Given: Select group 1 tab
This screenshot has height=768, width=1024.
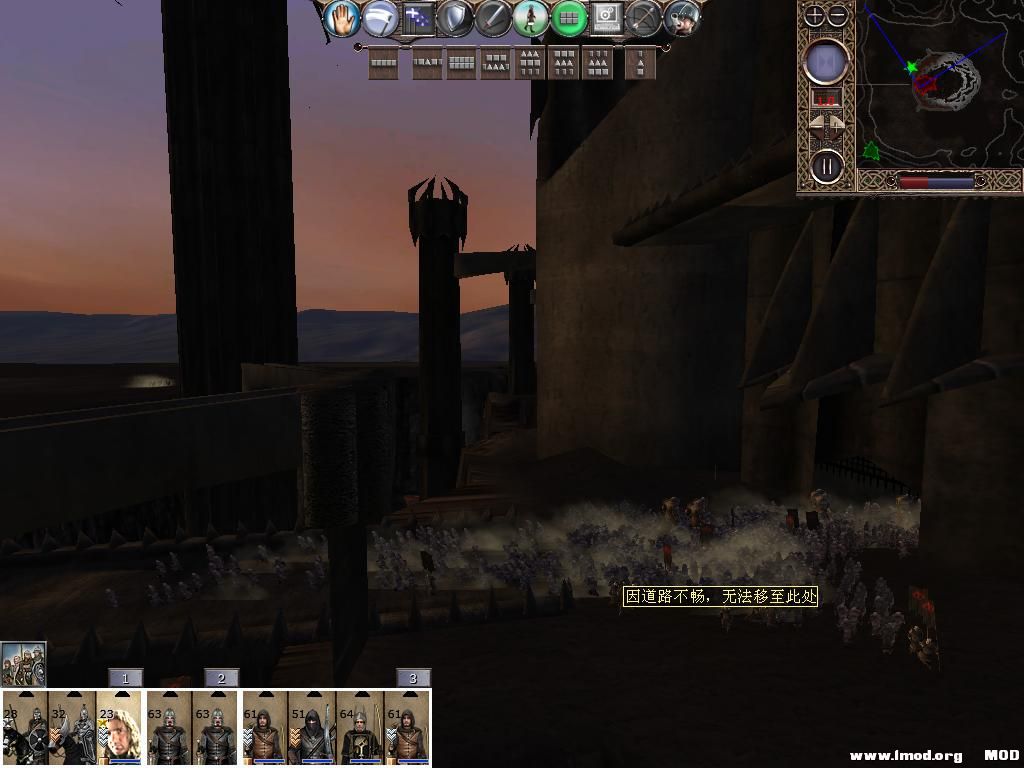Looking at the screenshot, I should pyautogui.click(x=125, y=678).
